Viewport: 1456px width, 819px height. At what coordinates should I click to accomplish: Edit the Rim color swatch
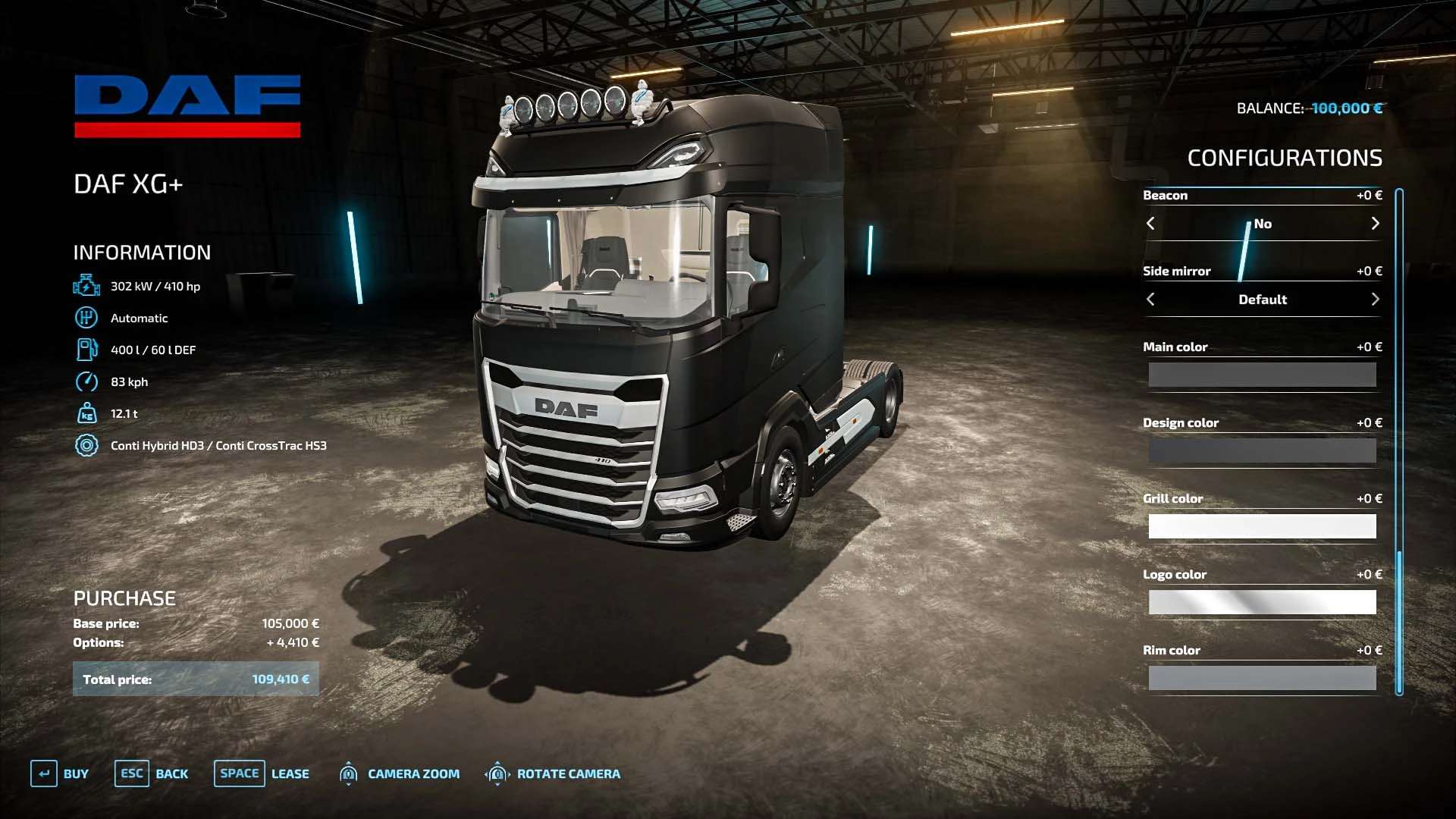(1262, 678)
